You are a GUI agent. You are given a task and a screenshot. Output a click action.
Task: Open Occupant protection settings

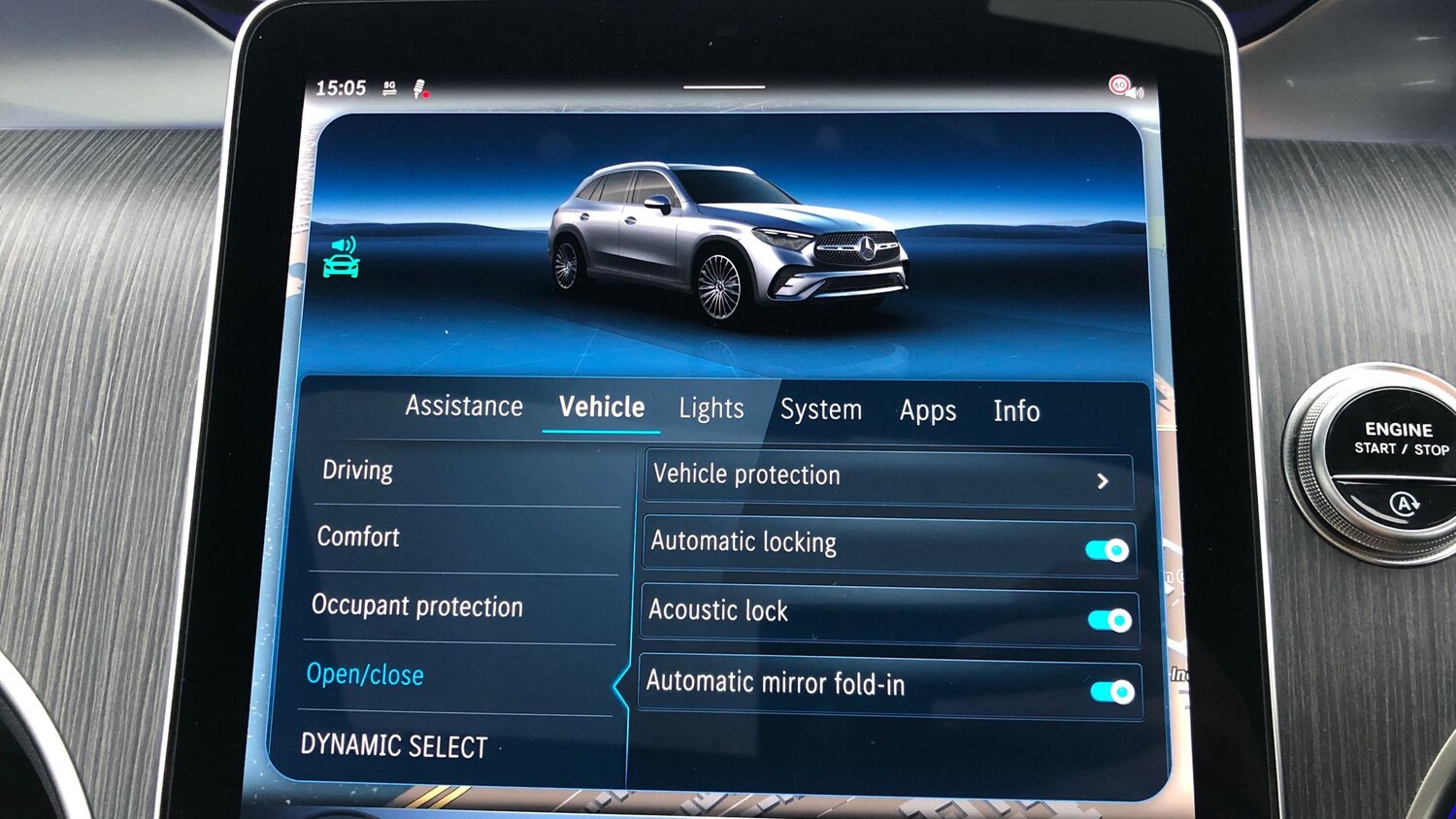point(416,606)
